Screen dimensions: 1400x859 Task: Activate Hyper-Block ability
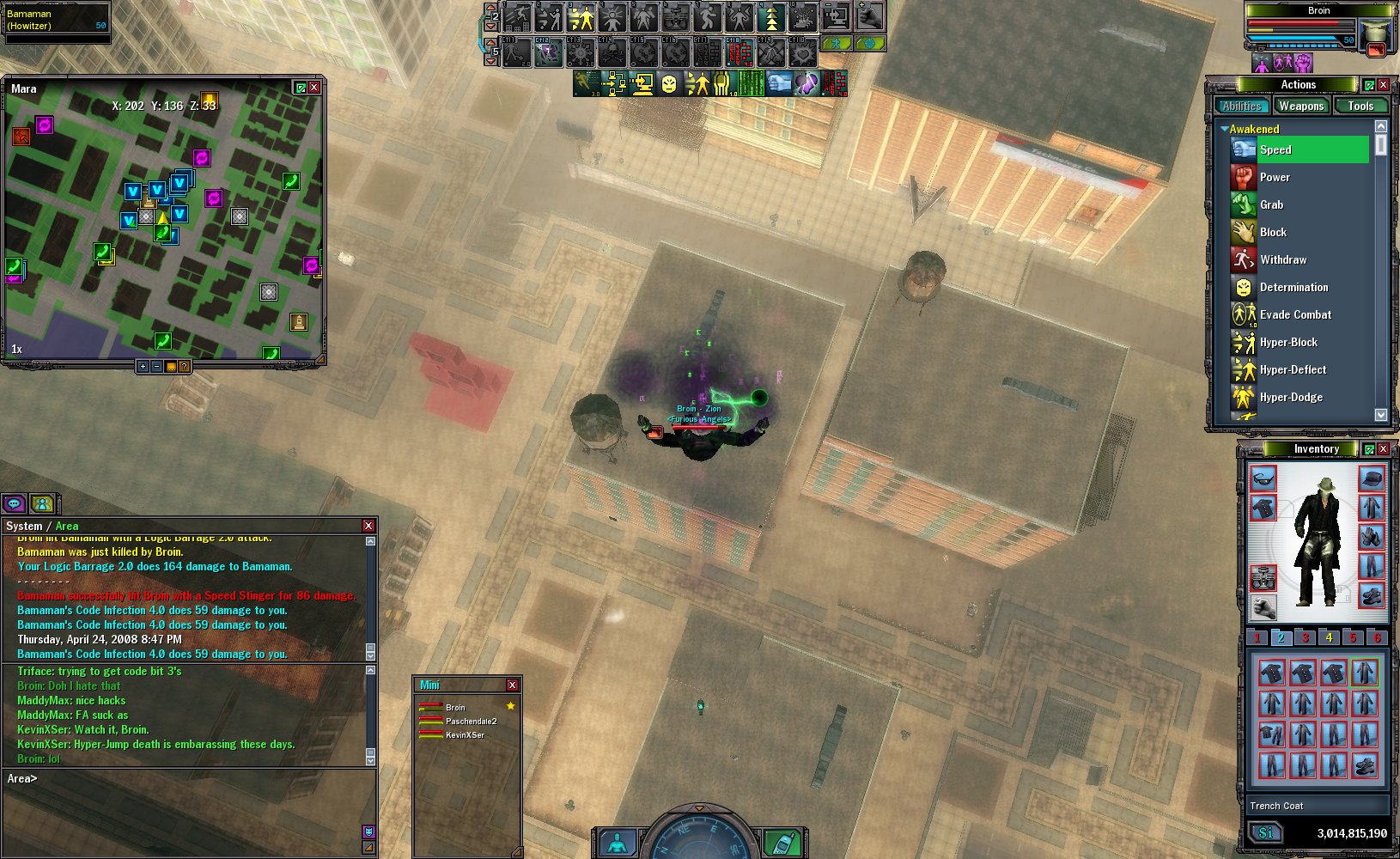(x=1288, y=342)
